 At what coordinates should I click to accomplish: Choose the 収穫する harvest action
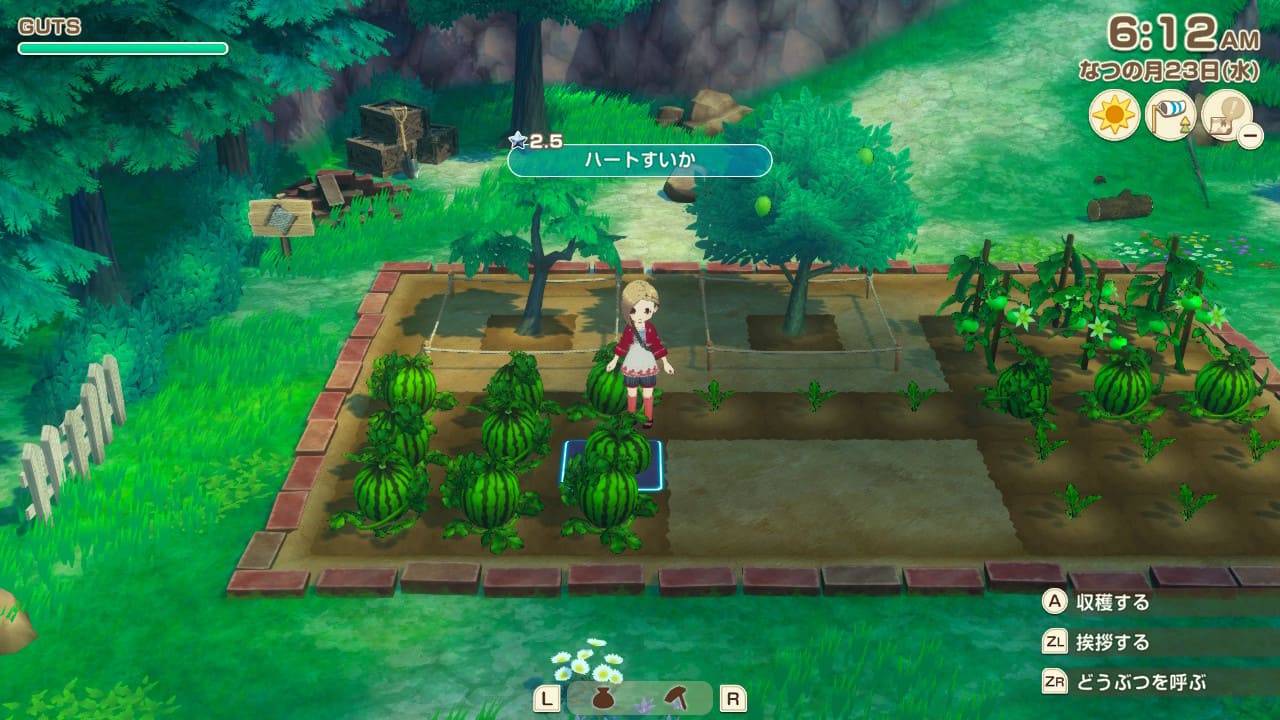click(1112, 603)
